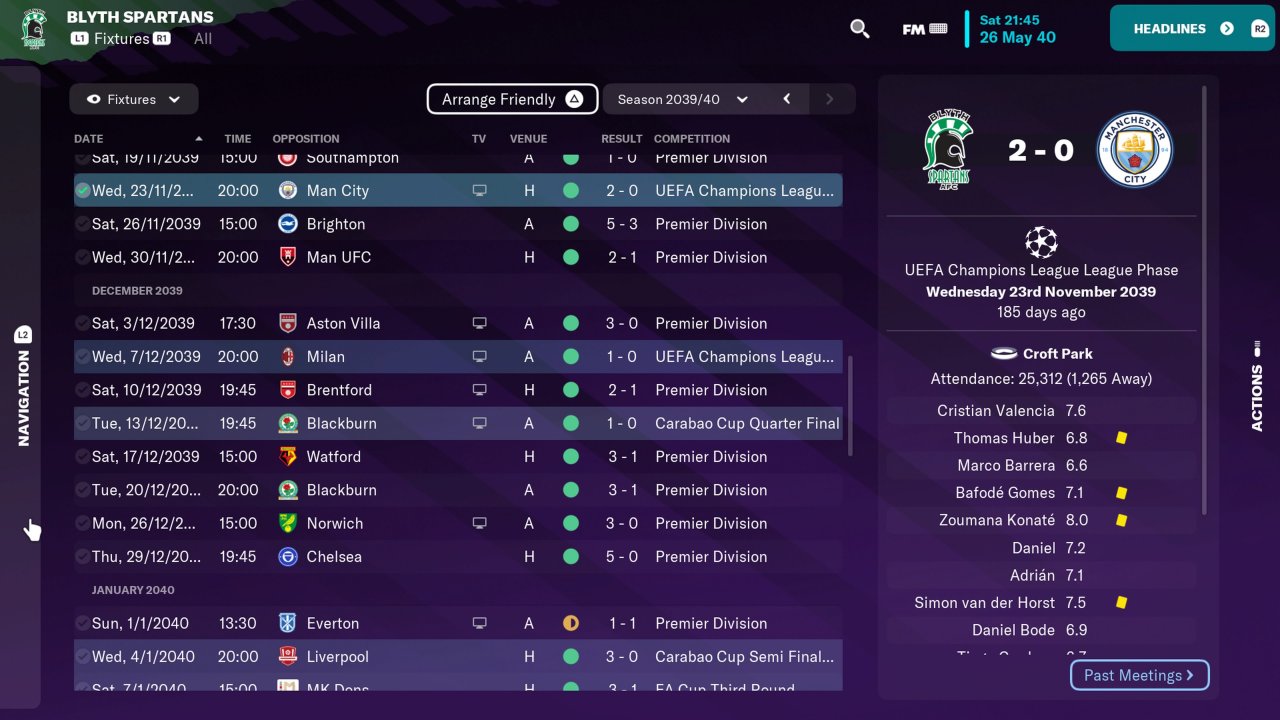Viewport: 1280px width, 720px height.
Task: Click the Arrange Friendly button
Action: tap(512, 99)
